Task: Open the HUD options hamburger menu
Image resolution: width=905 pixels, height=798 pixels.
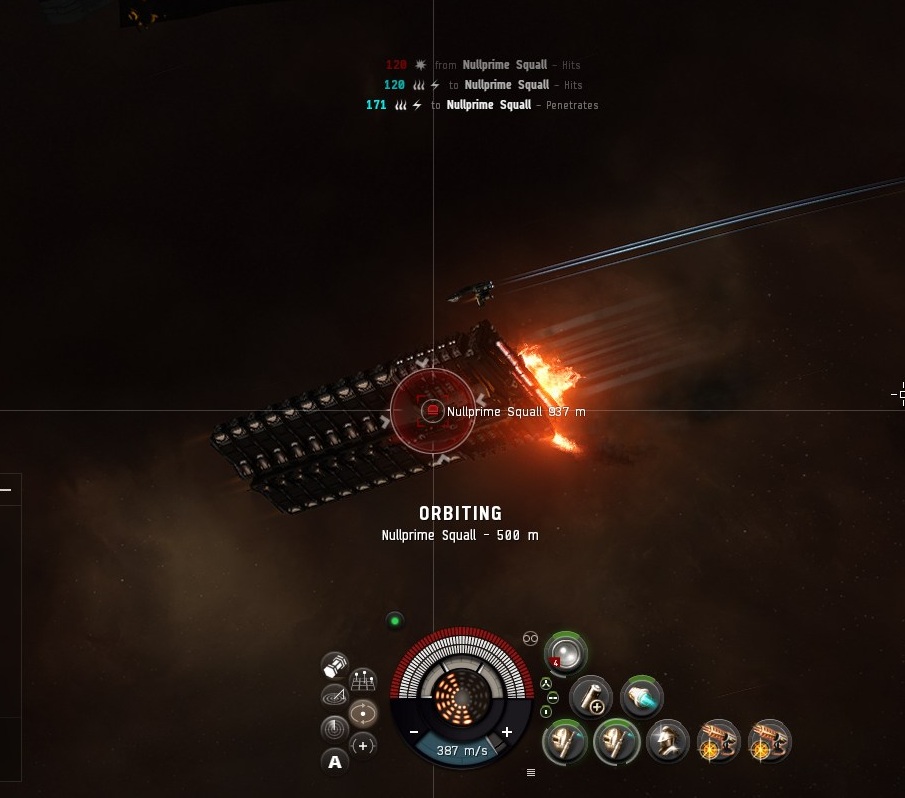Action: point(531,772)
